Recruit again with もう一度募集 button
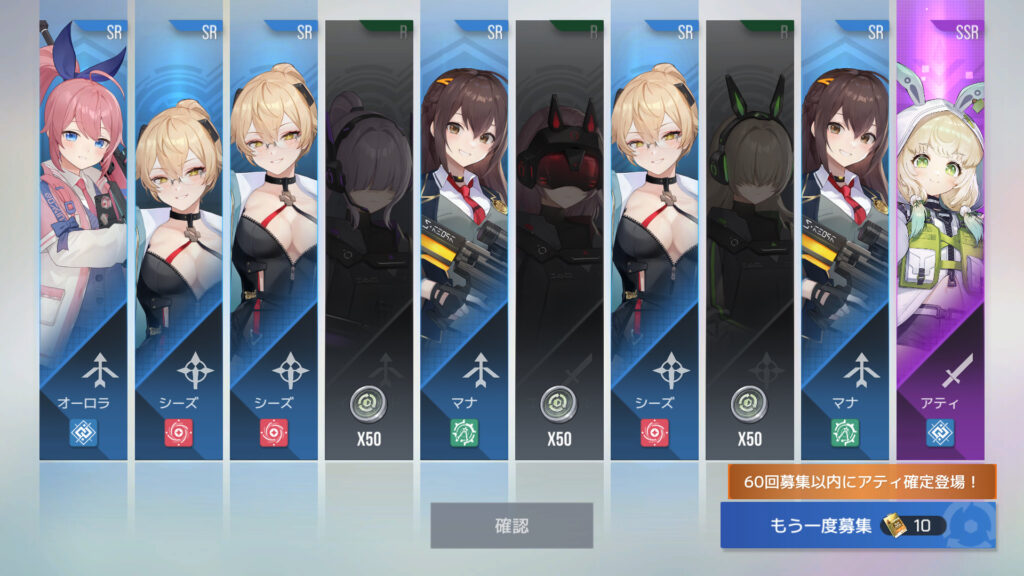Screen dimensions: 1024x576 coord(857,525)
